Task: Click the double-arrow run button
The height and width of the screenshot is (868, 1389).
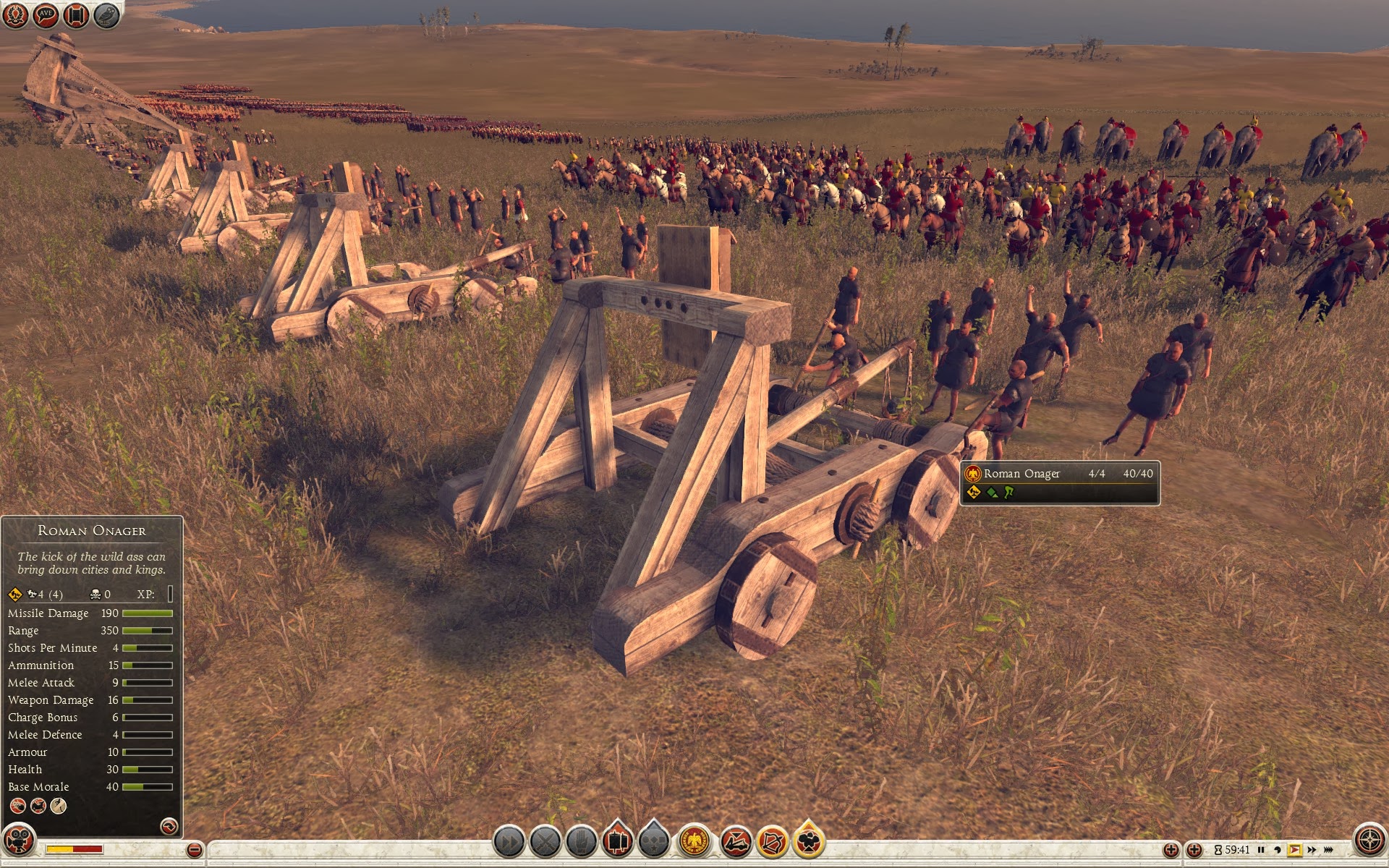Action: click(x=509, y=841)
